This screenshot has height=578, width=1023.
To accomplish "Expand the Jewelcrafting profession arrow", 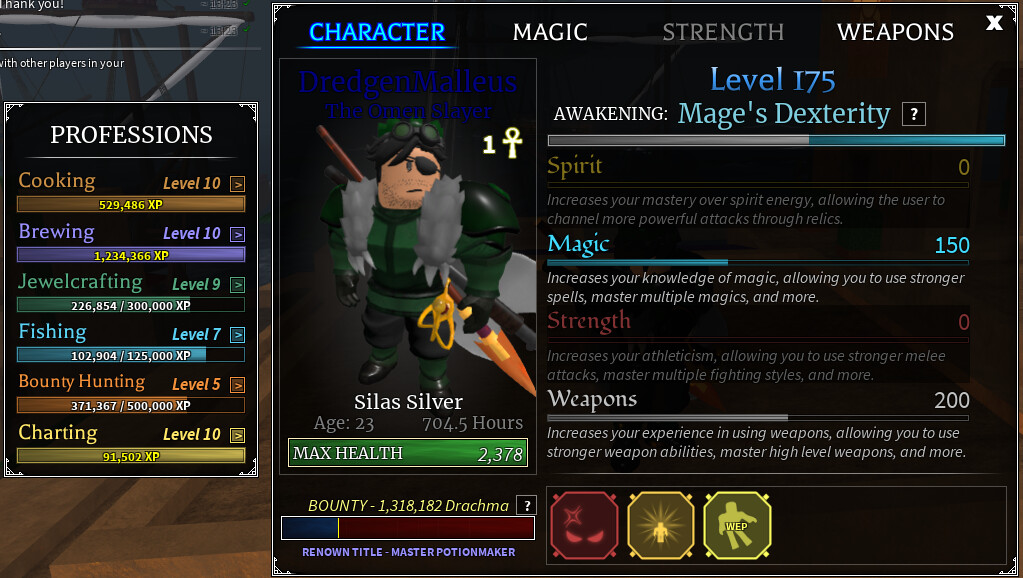I will coord(237,285).
